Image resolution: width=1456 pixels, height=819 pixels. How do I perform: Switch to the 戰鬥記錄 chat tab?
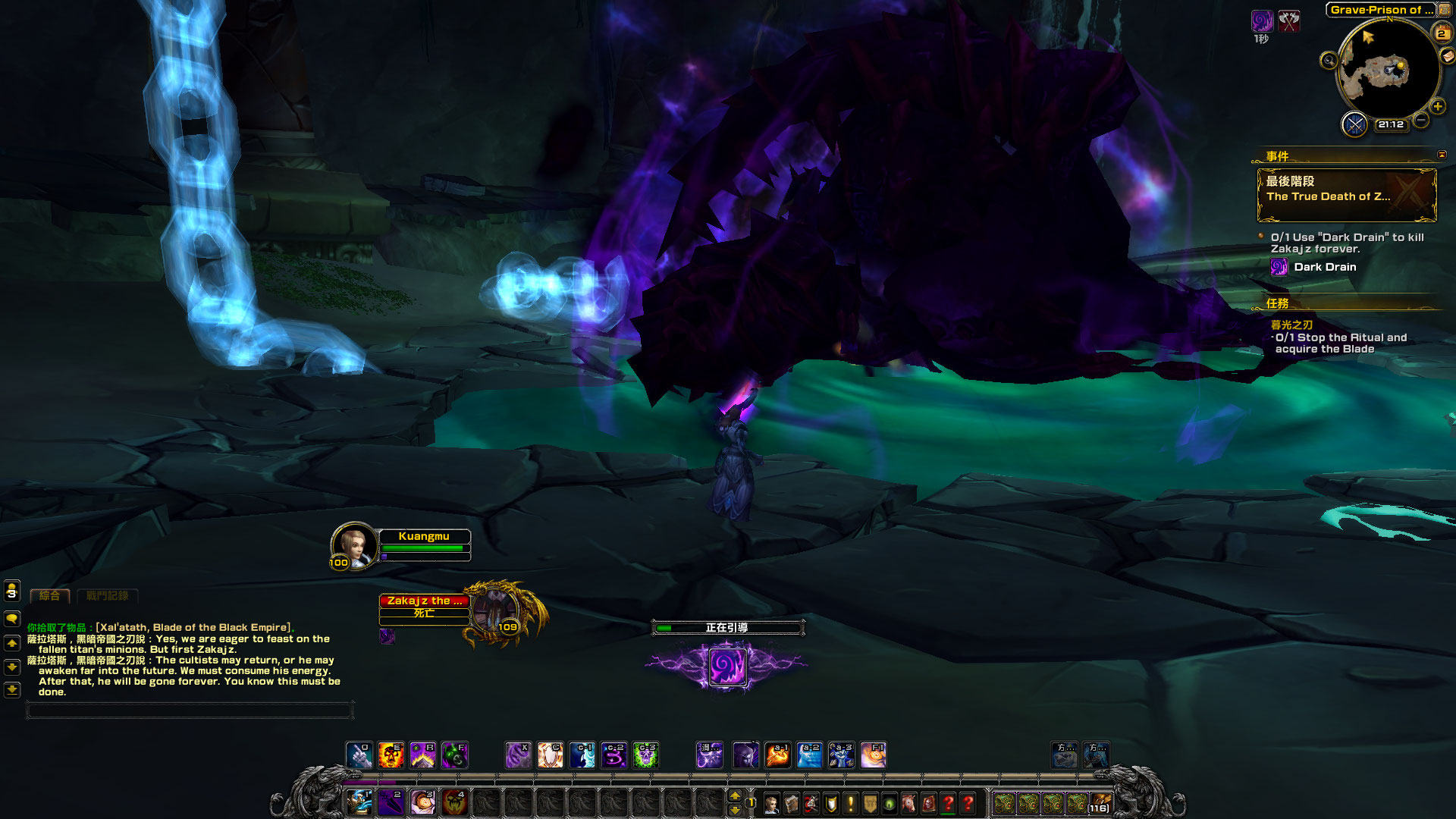click(x=107, y=596)
